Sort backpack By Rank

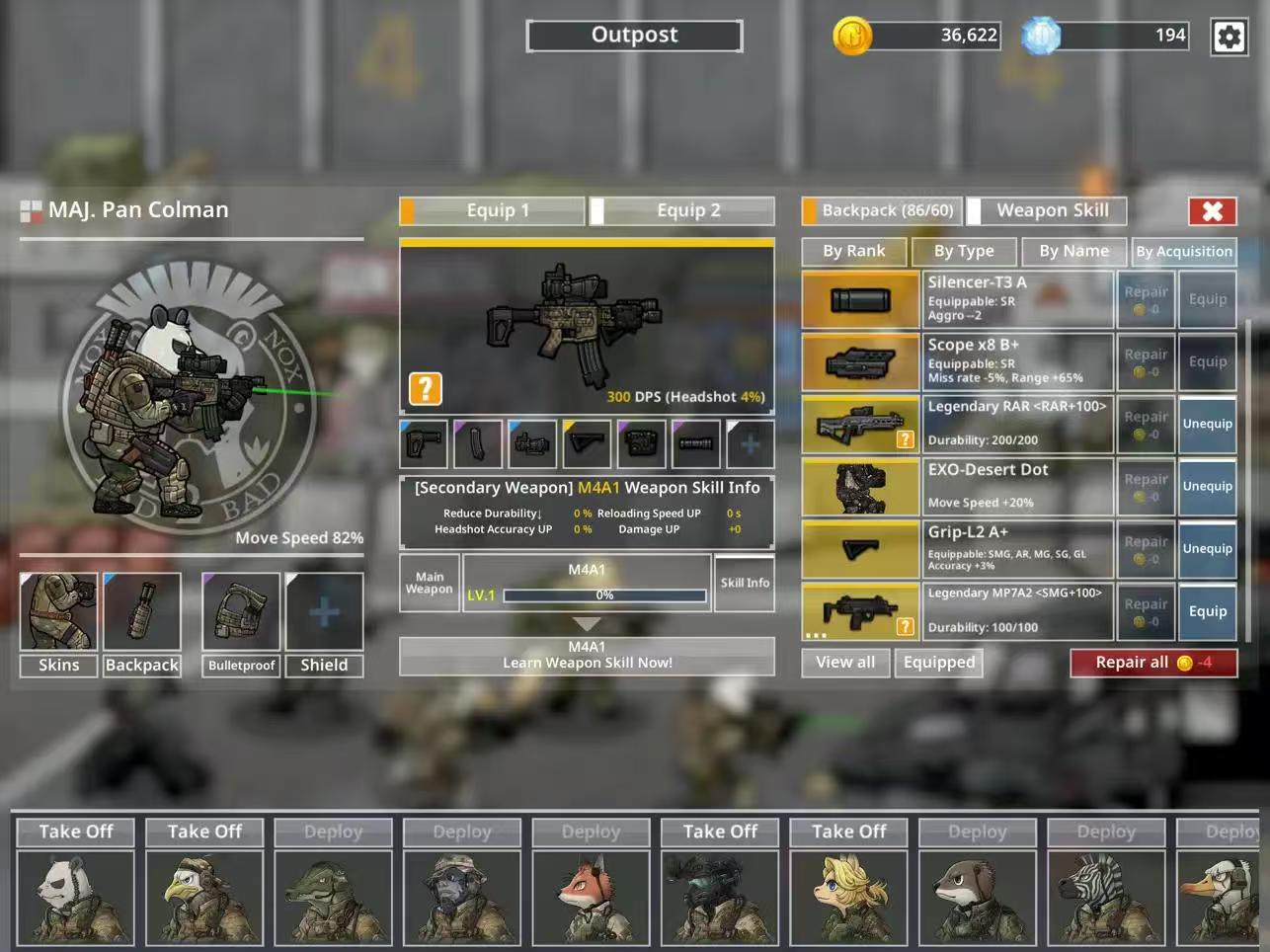point(853,251)
